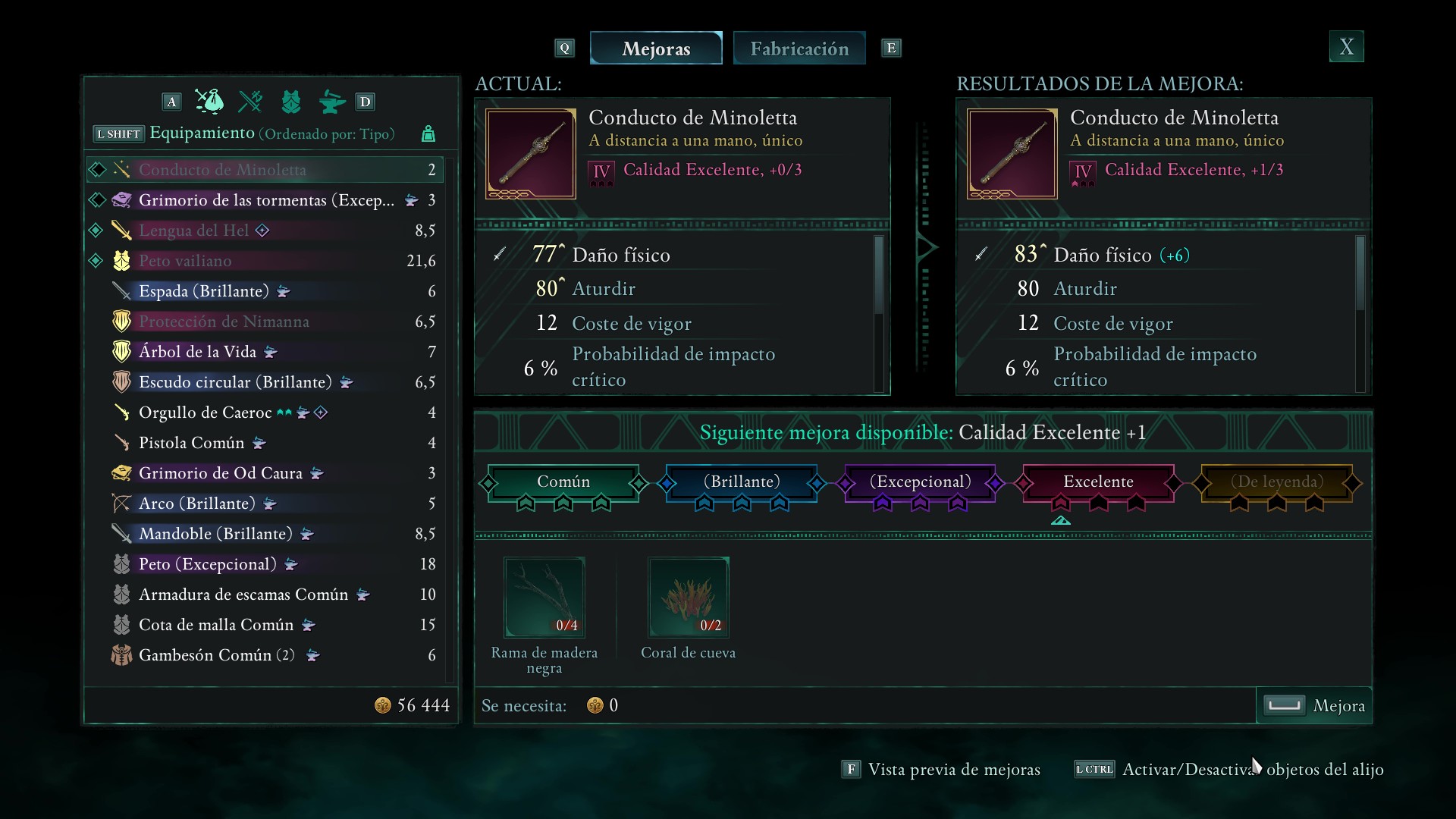Choose Lengua del Hel from equipment list
The height and width of the screenshot is (819, 1456).
(x=193, y=231)
